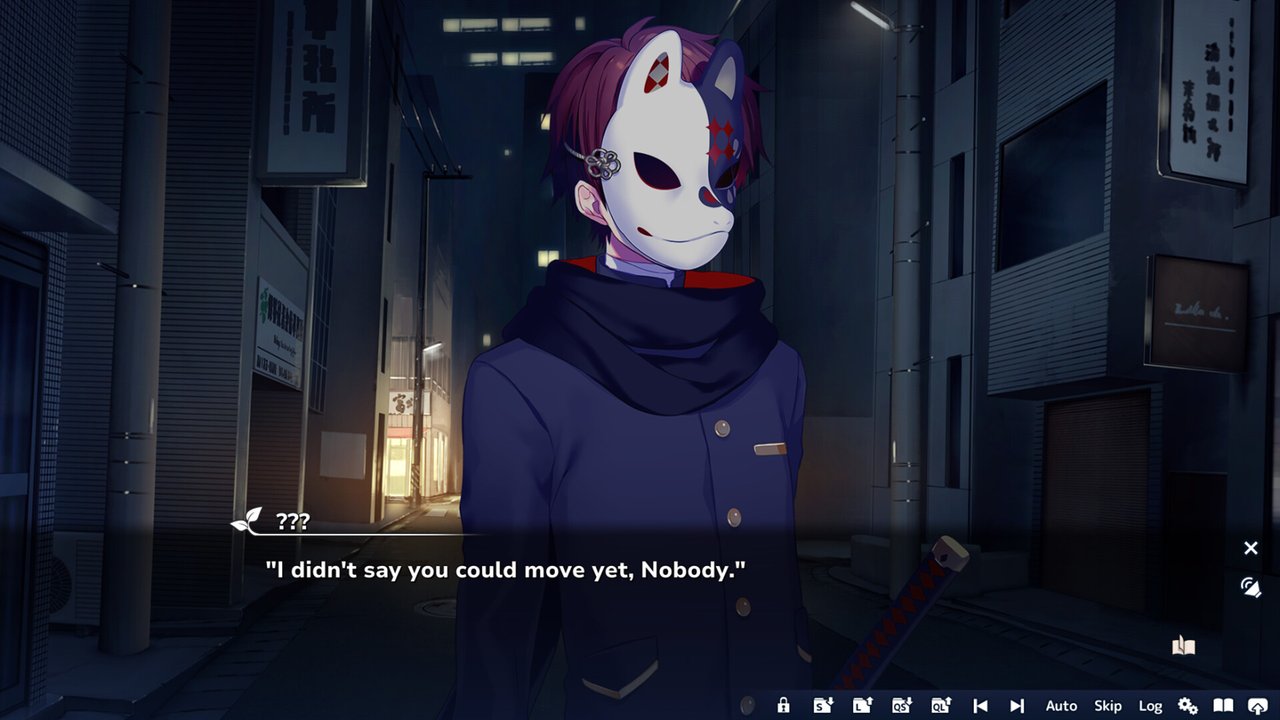Replay the voice line speaker icon
1280x720 pixels.
pos(1250,587)
